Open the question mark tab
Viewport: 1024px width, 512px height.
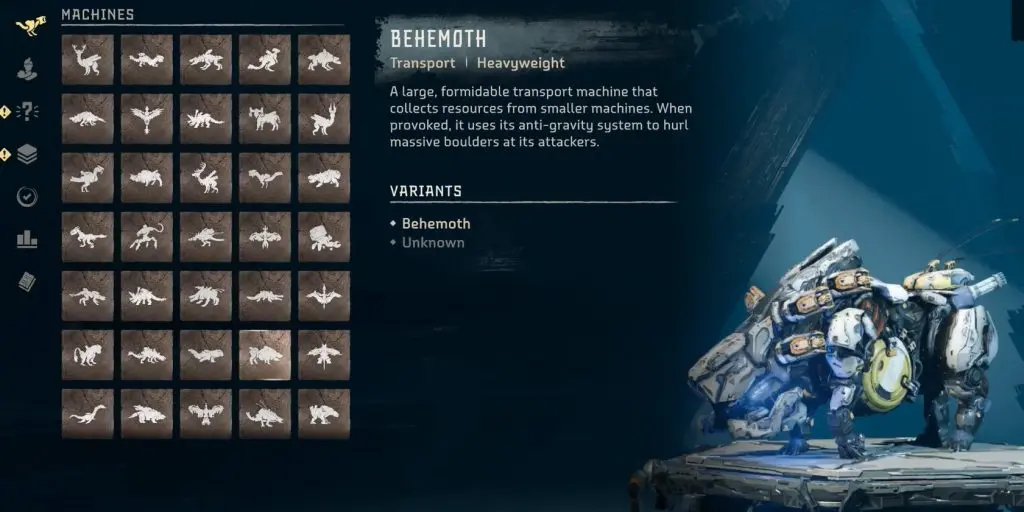[28, 111]
